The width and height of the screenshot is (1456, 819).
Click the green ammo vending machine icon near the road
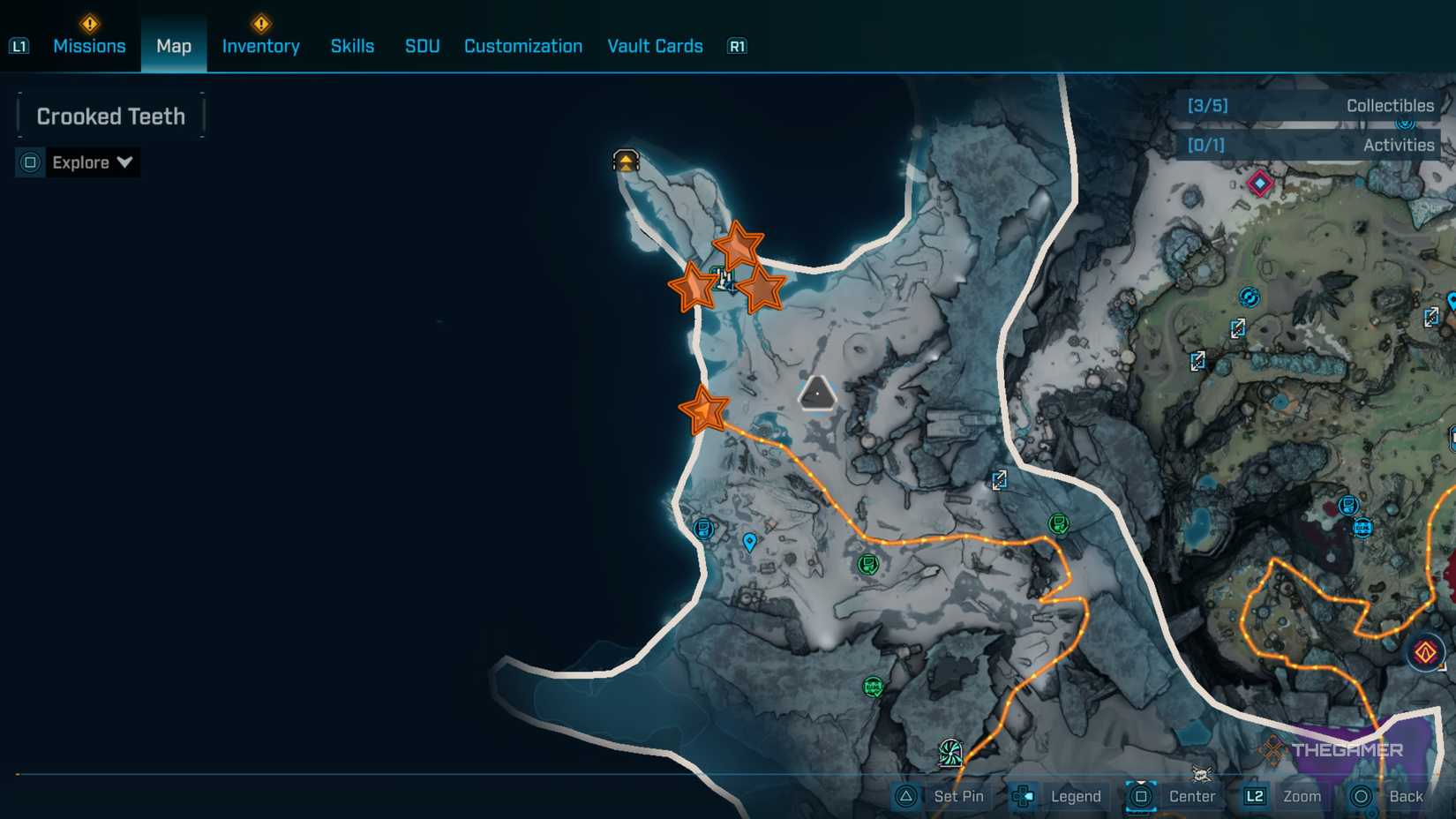click(1057, 523)
